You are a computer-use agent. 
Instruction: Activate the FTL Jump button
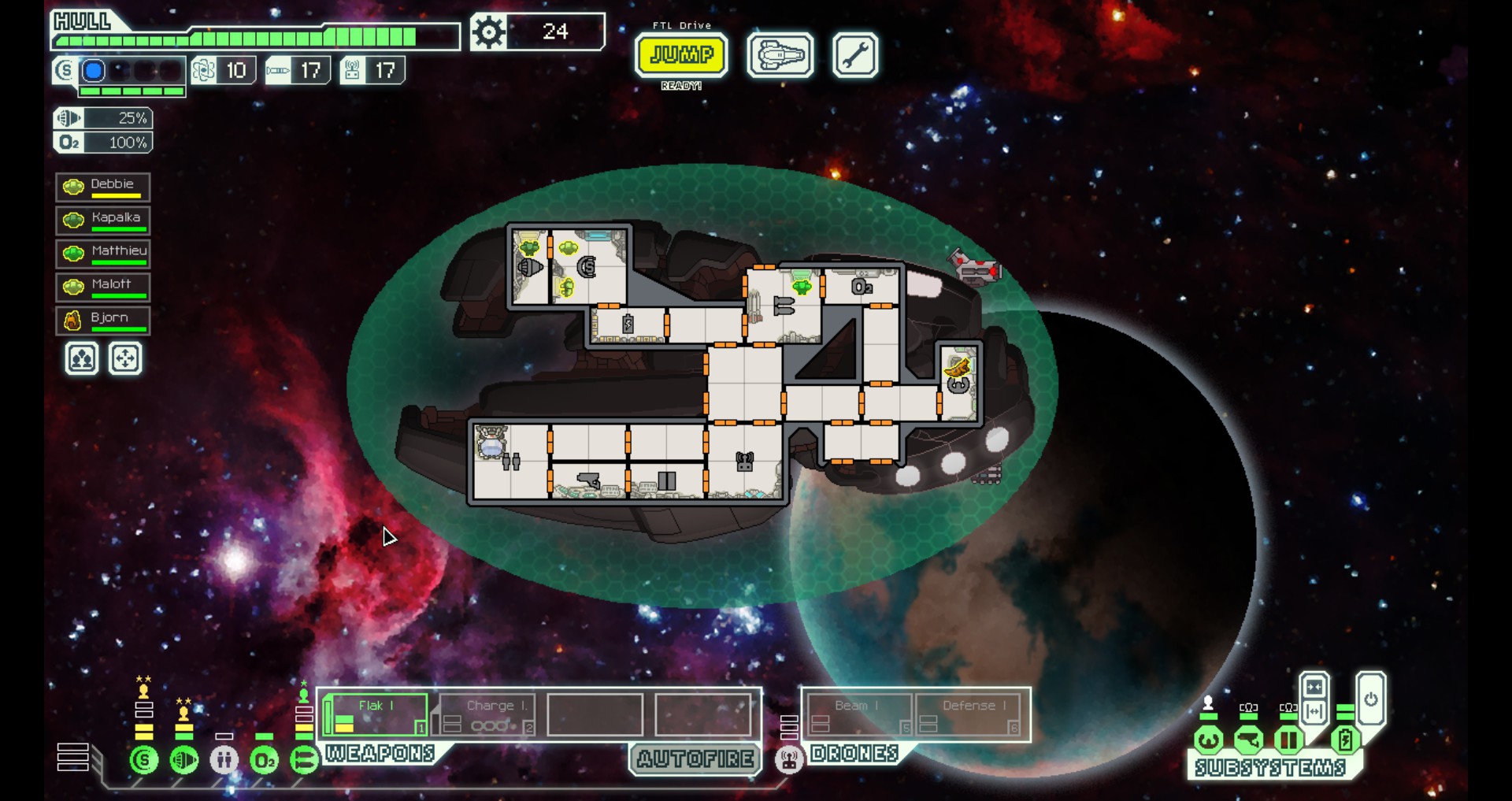[681, 55]
